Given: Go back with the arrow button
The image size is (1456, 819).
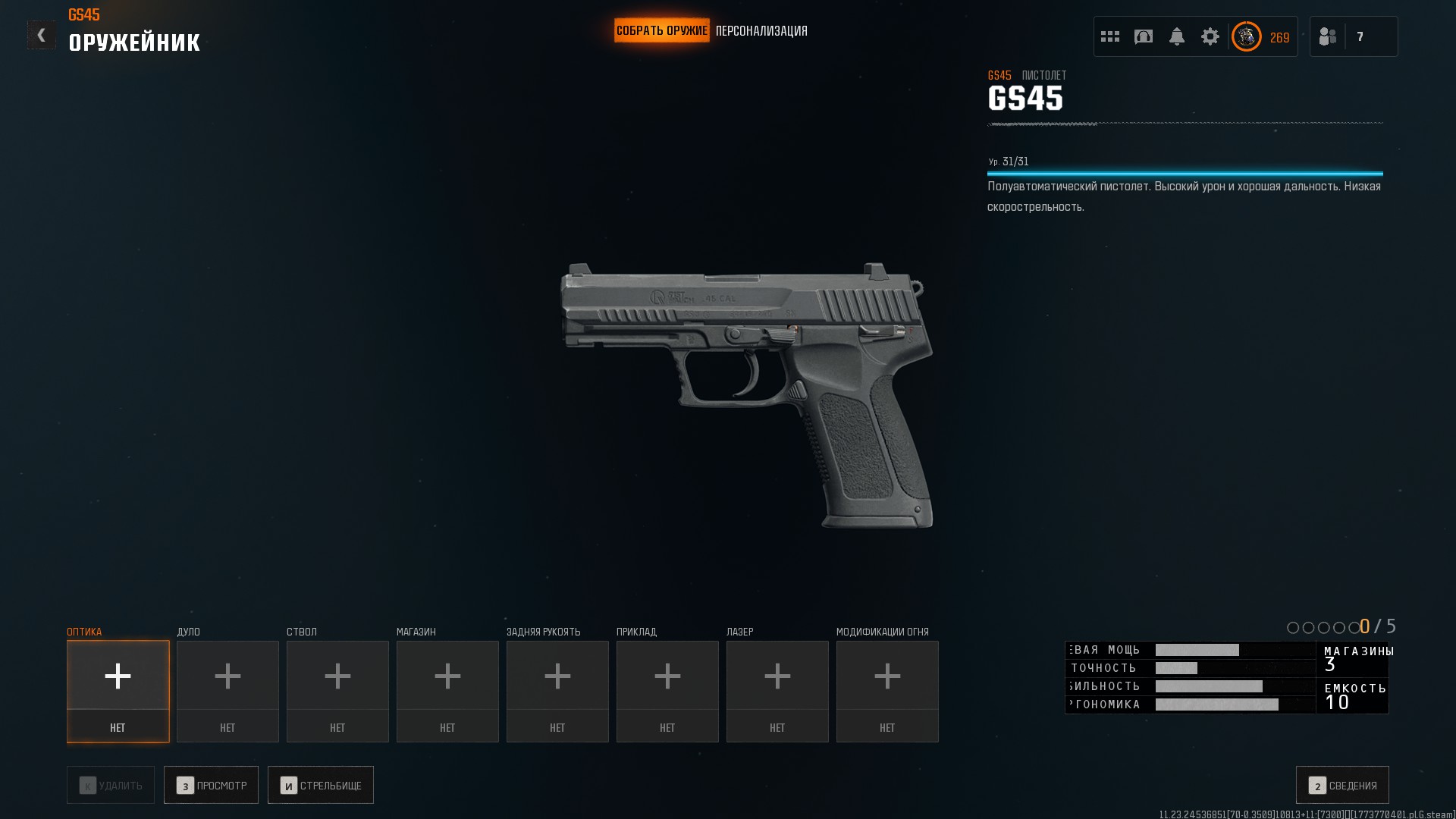Looking at the screenshot, I should pos(41,35).
